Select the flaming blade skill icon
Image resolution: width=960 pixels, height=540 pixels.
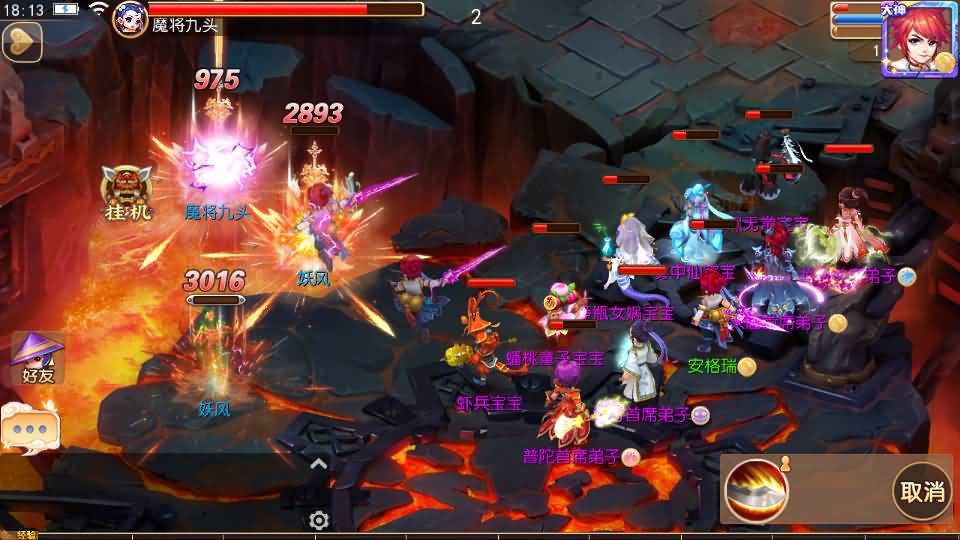(756, 491)
